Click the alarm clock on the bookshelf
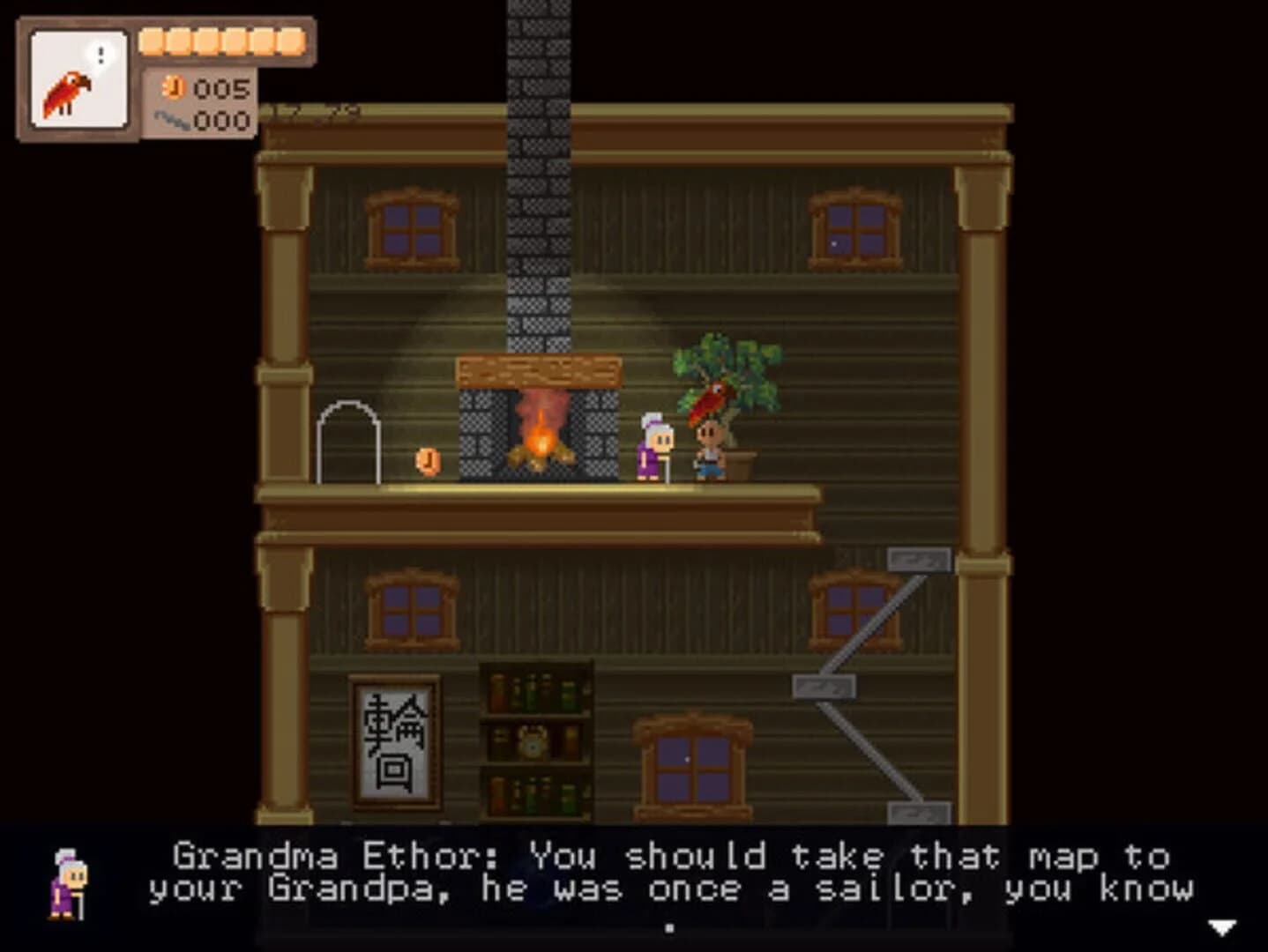Image resolution: width=1268 pixels, height=952 pixels. click(x=534, y=743)
